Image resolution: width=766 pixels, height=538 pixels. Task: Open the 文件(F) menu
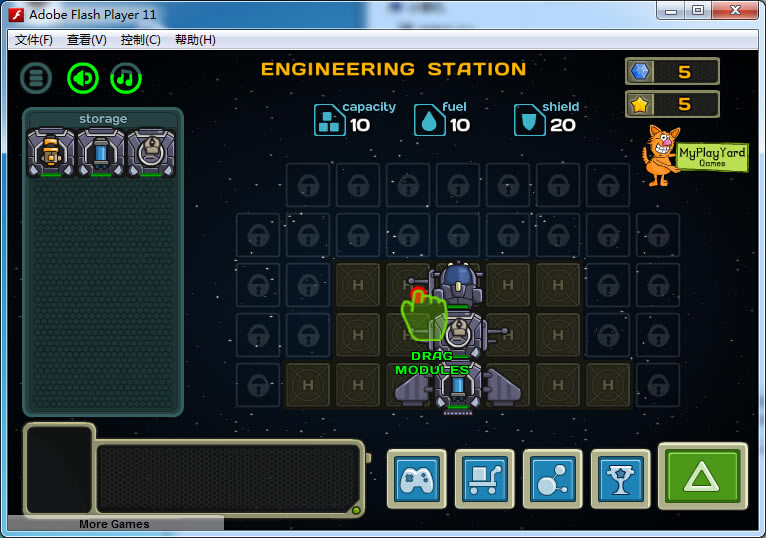click(x=34, y=40)
